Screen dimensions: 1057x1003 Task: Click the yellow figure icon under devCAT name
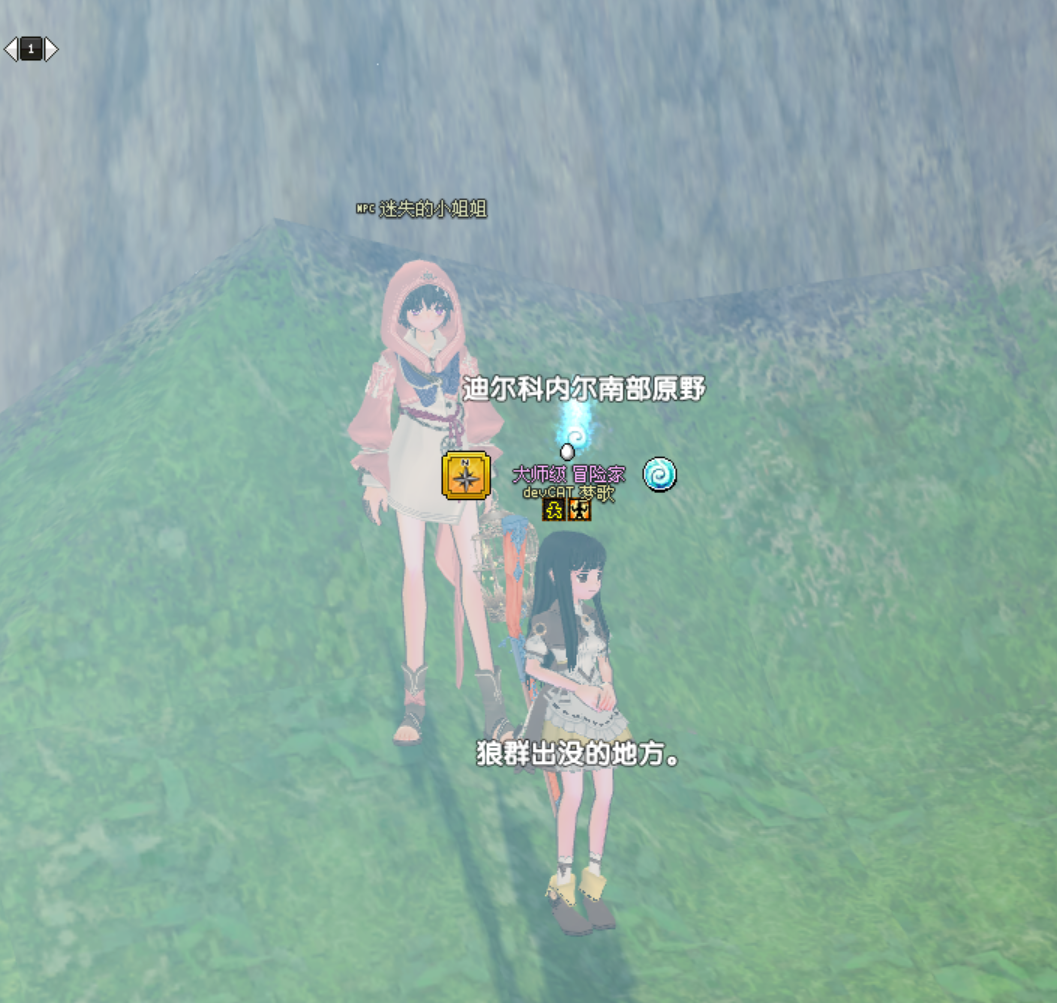554,510
